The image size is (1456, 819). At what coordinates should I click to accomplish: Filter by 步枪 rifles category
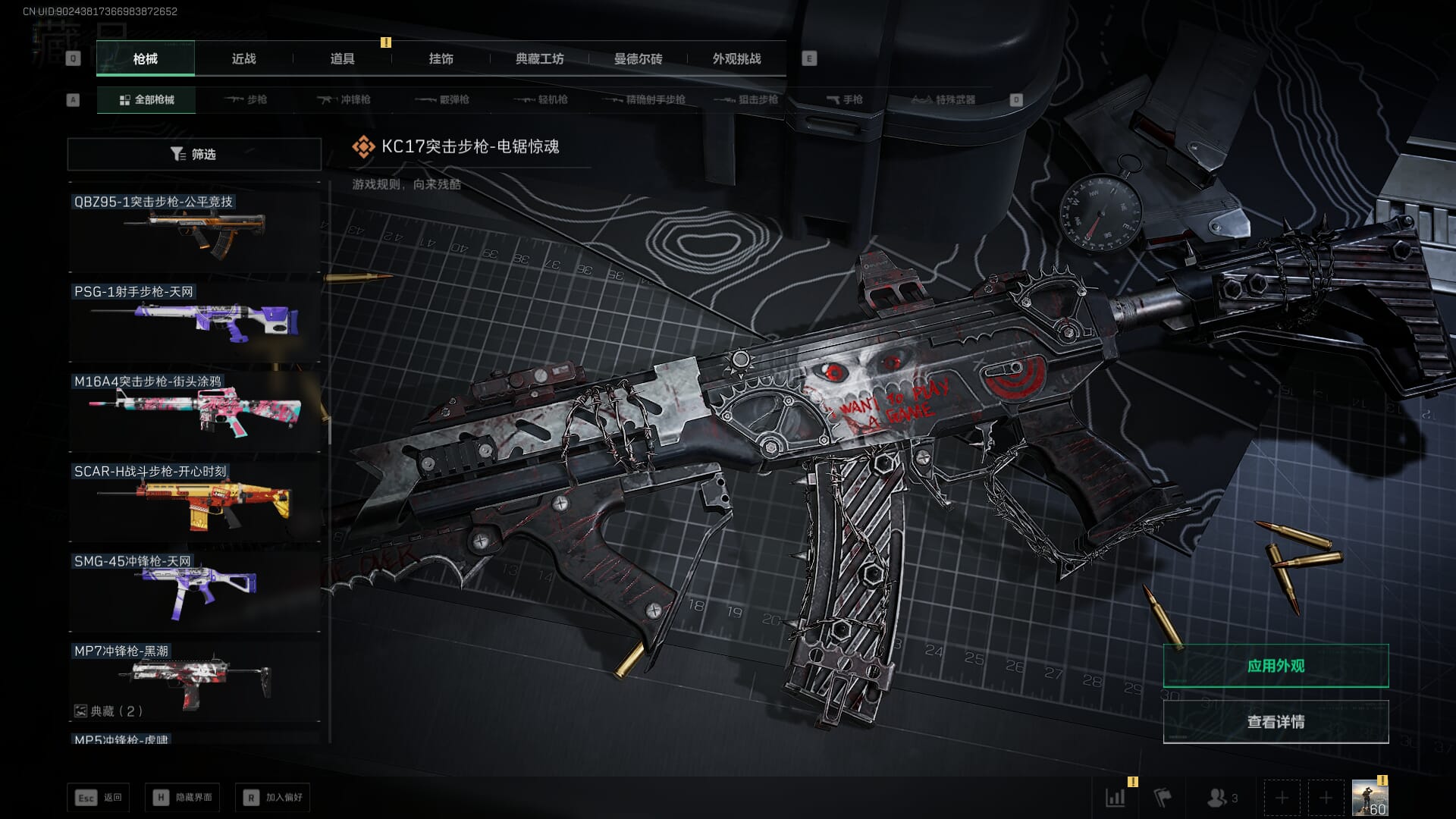tap(246, 100)
